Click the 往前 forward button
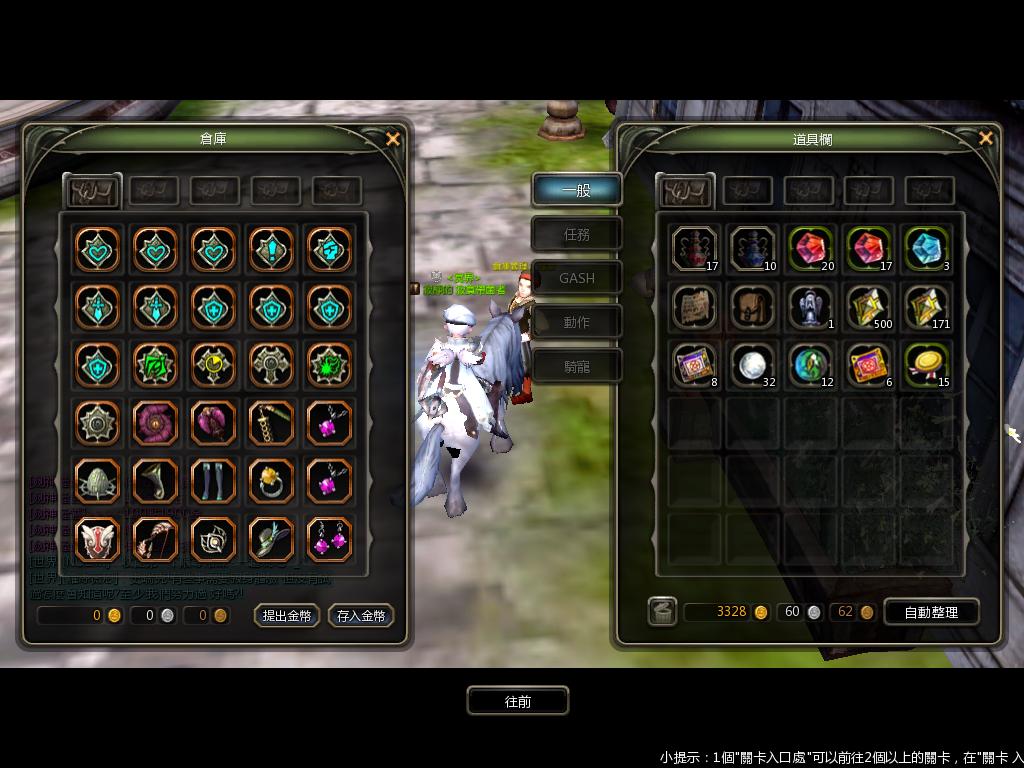This screenshot has width=1024, height=768. pyautogui.click(x=518, y=701)
